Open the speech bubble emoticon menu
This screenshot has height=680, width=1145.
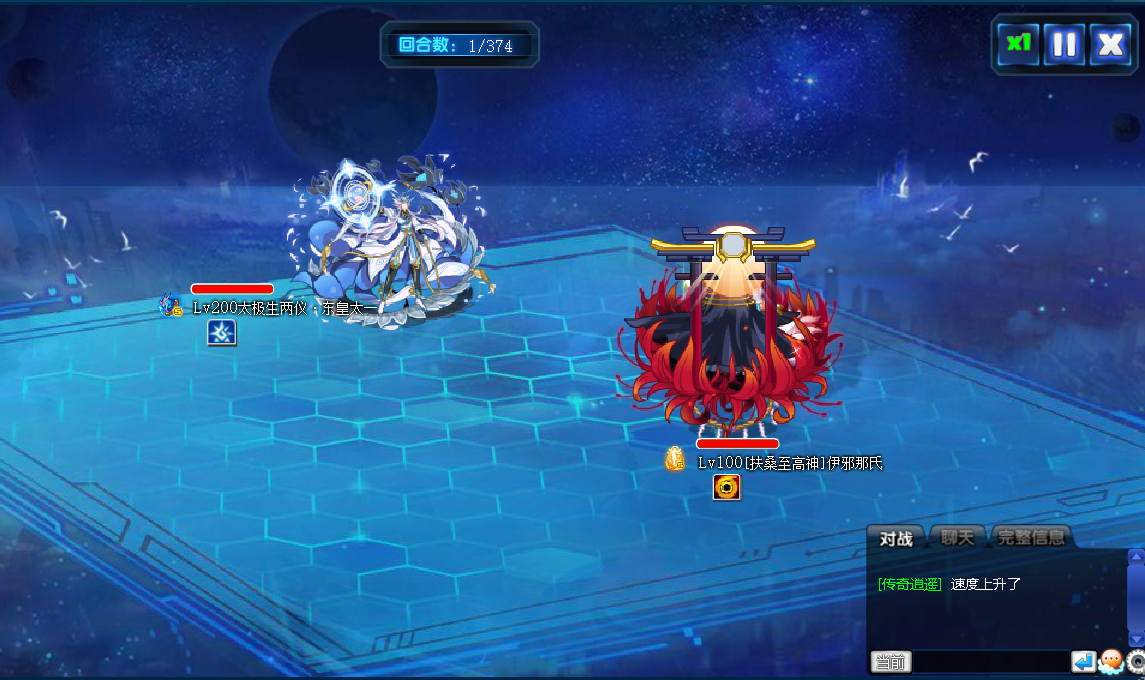(x=1110, y=661)
